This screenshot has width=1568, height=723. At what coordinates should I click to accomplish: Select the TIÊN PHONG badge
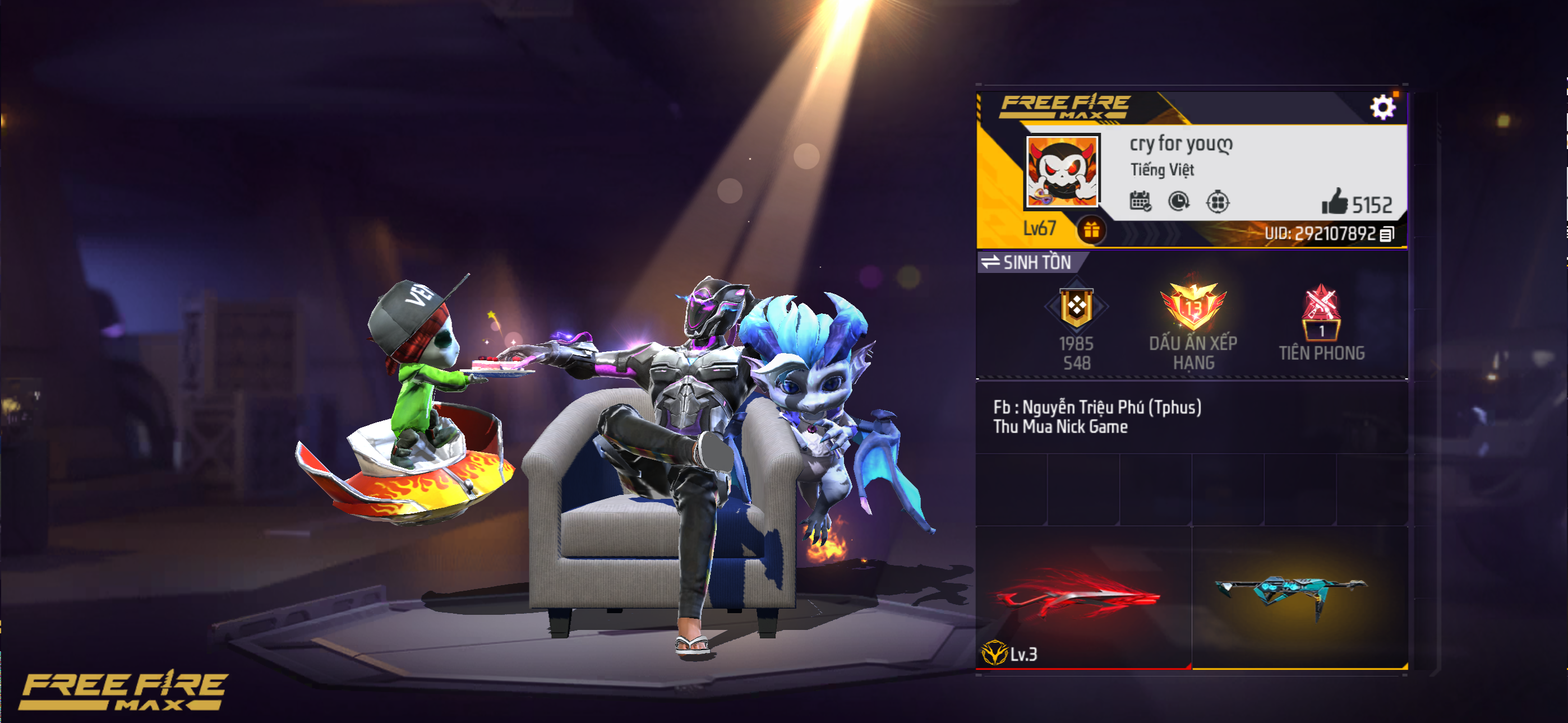(1321, 325)
